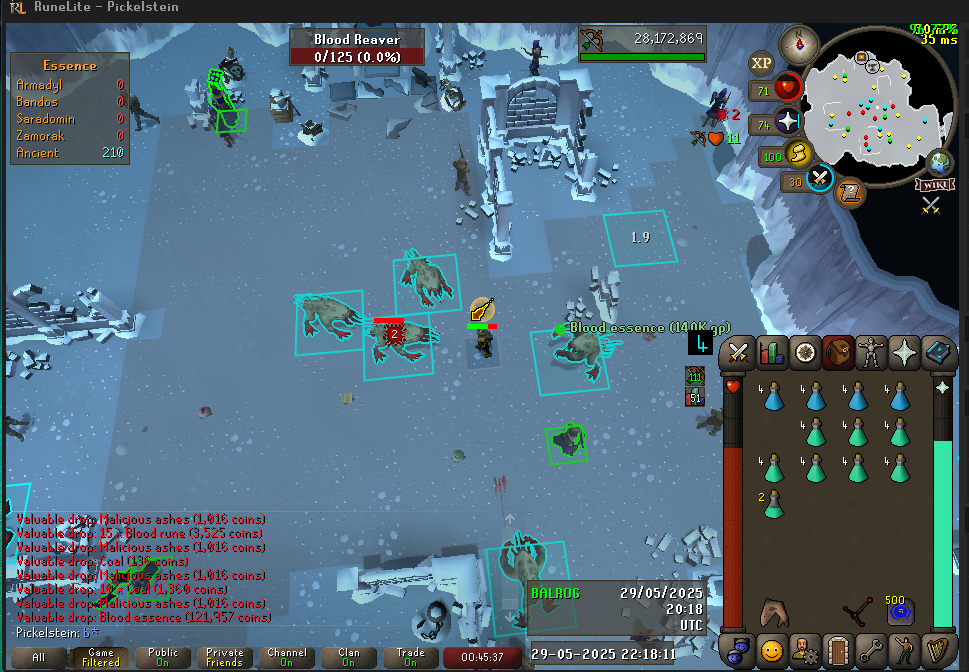The image size is (969, 672).
Task: Activate the special attack orb
Action: tap(821, 179)
